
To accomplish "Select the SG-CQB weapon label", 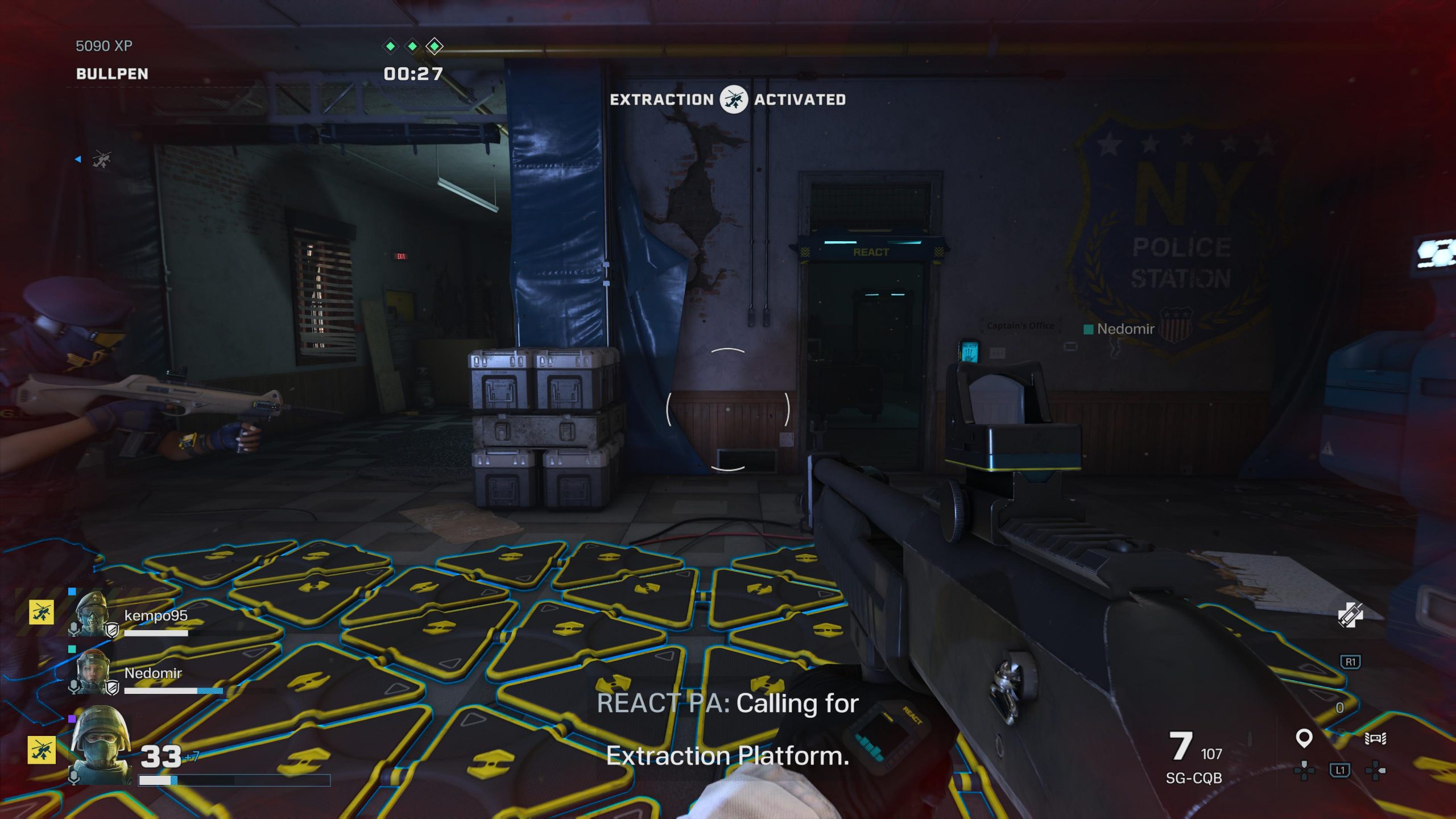I will tap(1193, 778).
